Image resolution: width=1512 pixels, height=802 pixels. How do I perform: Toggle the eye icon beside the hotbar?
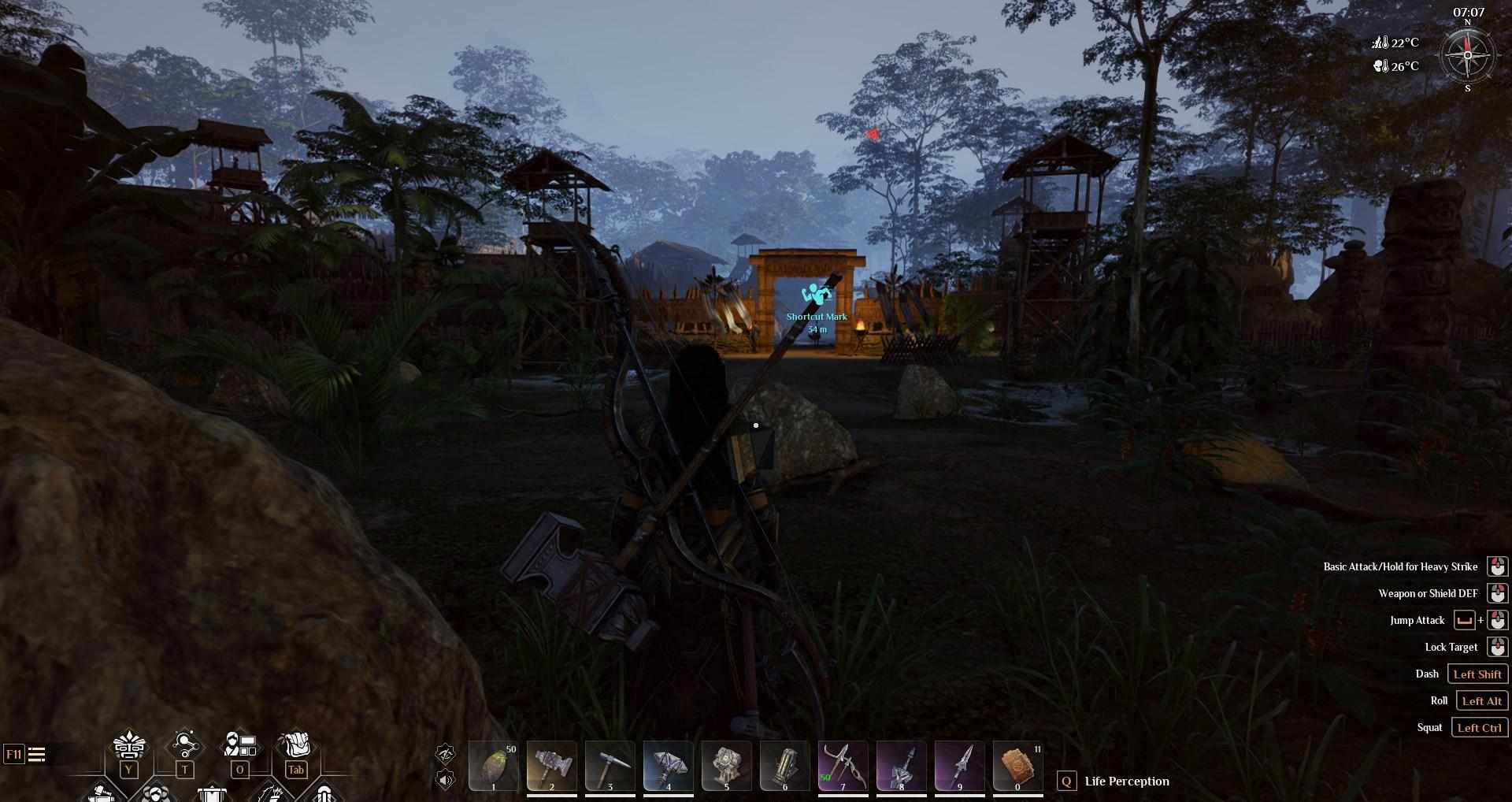[445, 754]
